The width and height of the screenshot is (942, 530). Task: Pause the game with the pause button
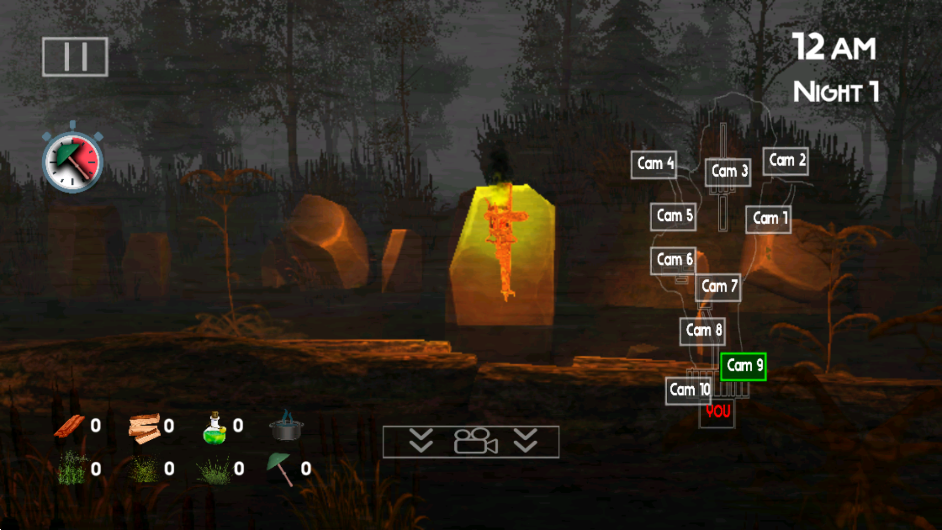(x=75, y=56)
